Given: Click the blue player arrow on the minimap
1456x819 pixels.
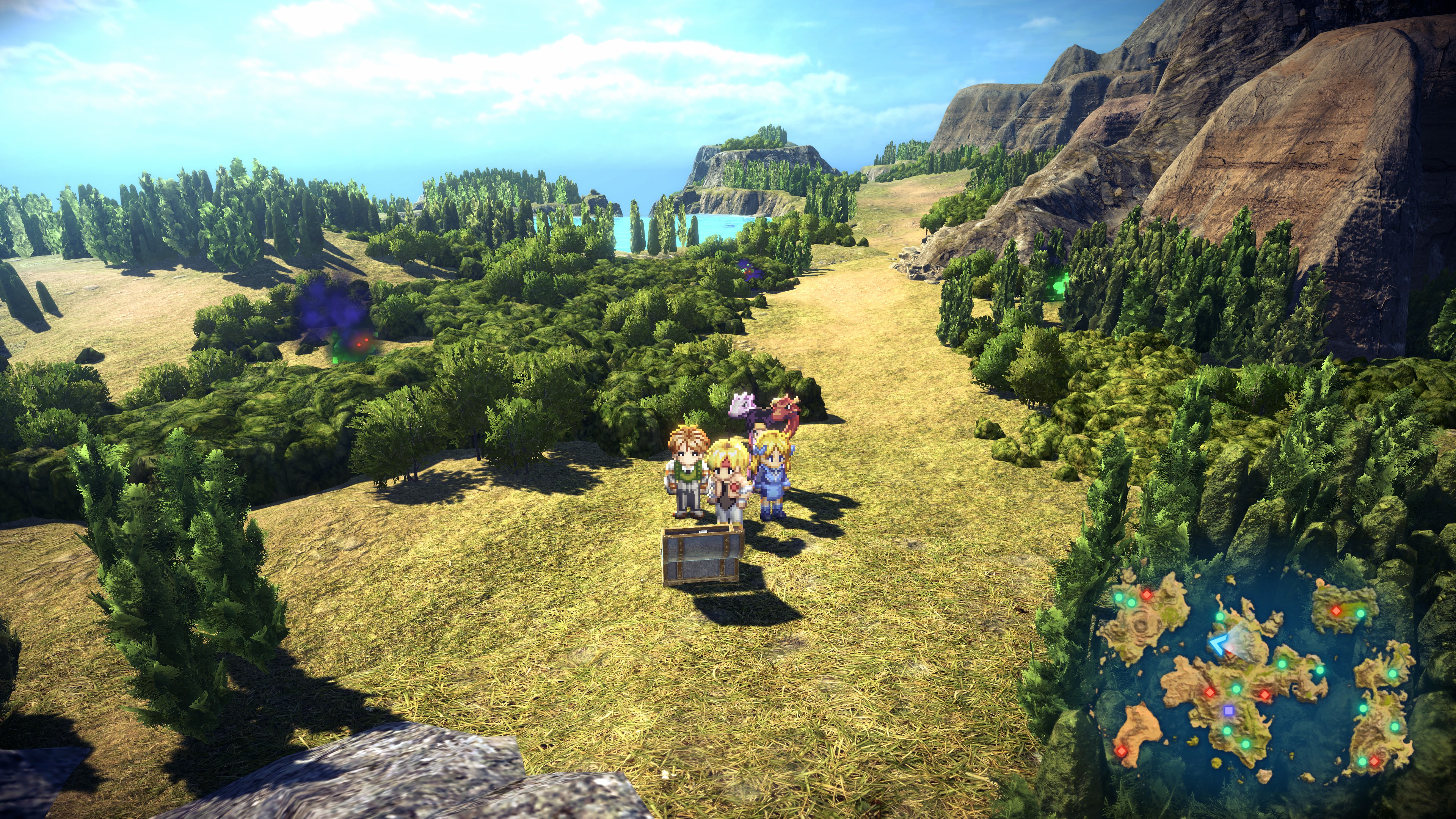Looking at the screenshot, I should [1220, 644].
